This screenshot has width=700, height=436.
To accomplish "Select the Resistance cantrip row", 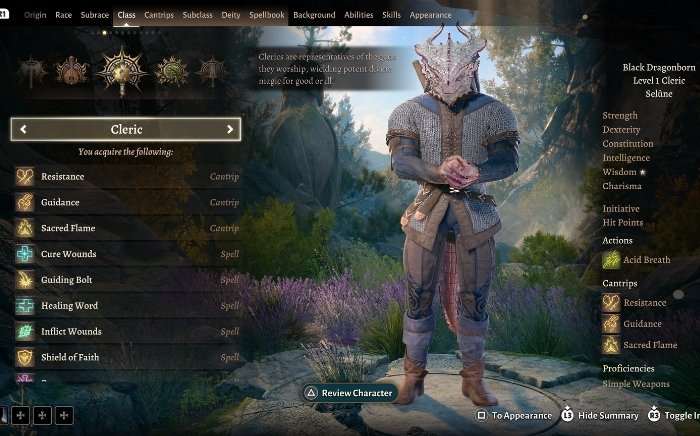I will pyautogui.click(x=126, y=177).
